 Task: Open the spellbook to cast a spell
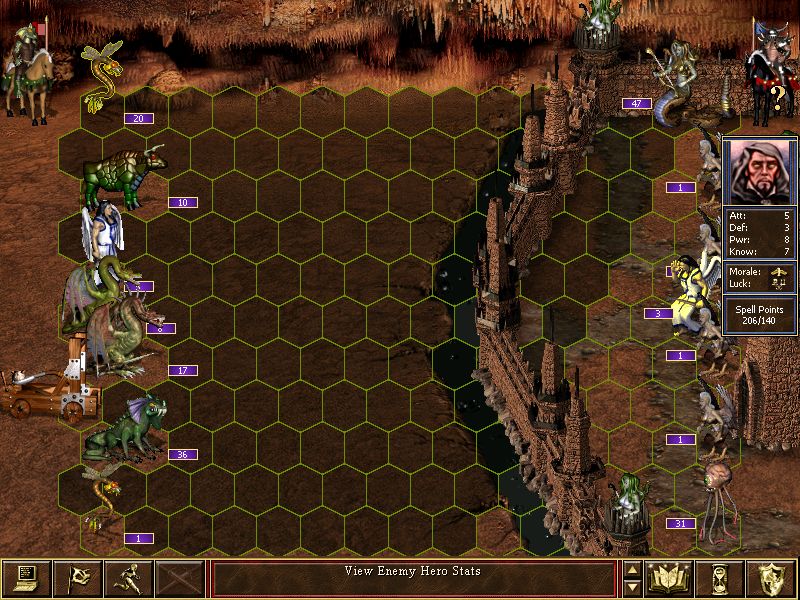[x=670, y=578]
